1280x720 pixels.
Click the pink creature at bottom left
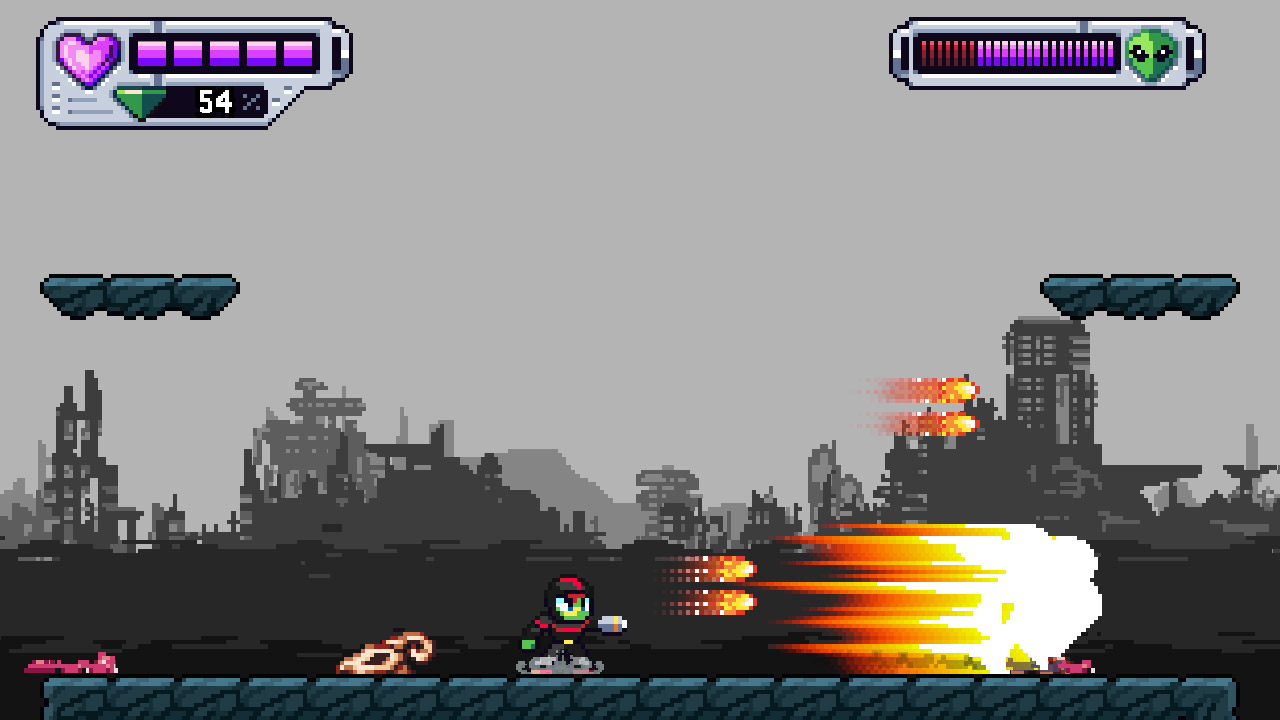tap(70, 665)
